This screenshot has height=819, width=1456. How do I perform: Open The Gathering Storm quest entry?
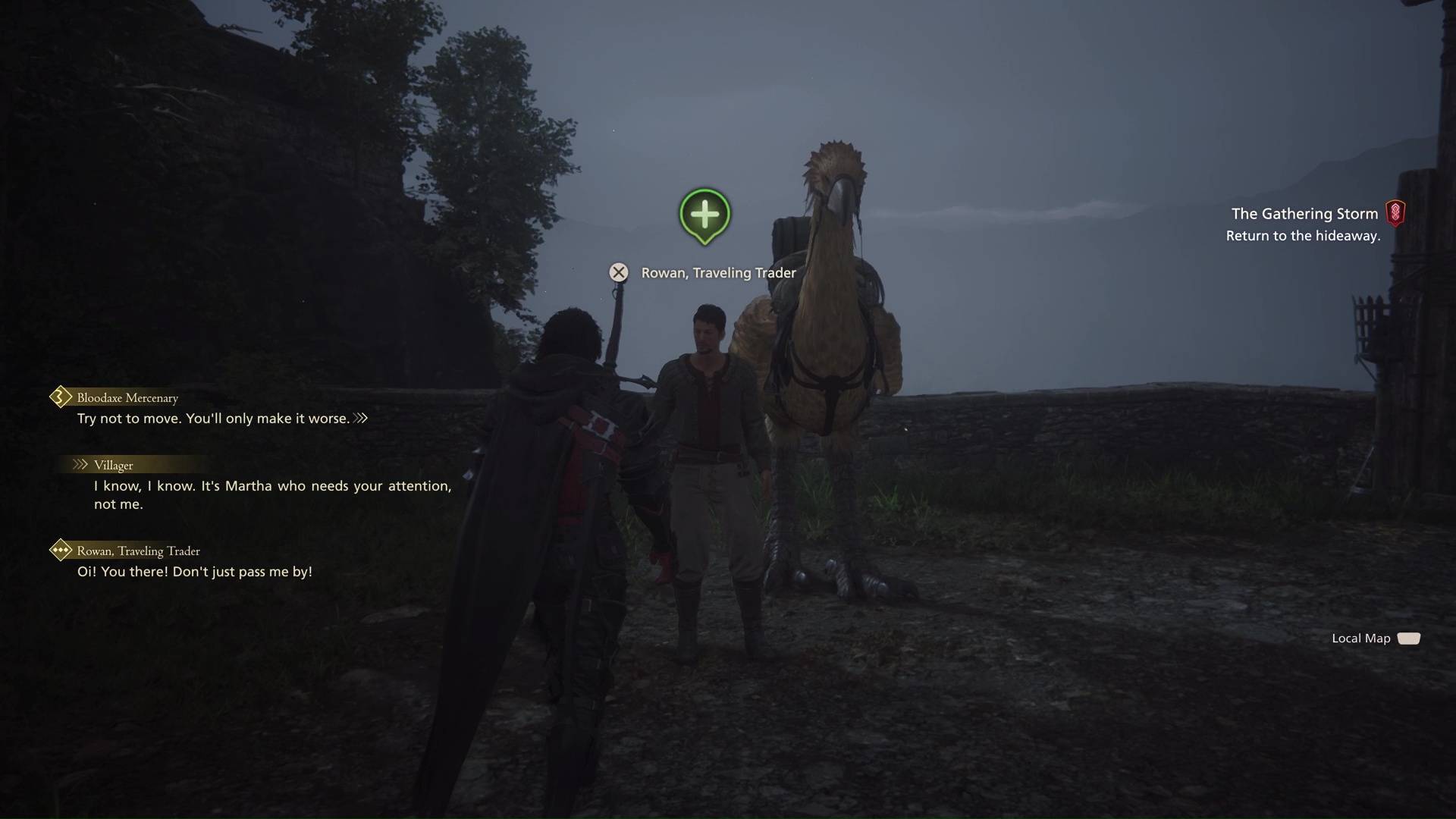(1304, 213)
